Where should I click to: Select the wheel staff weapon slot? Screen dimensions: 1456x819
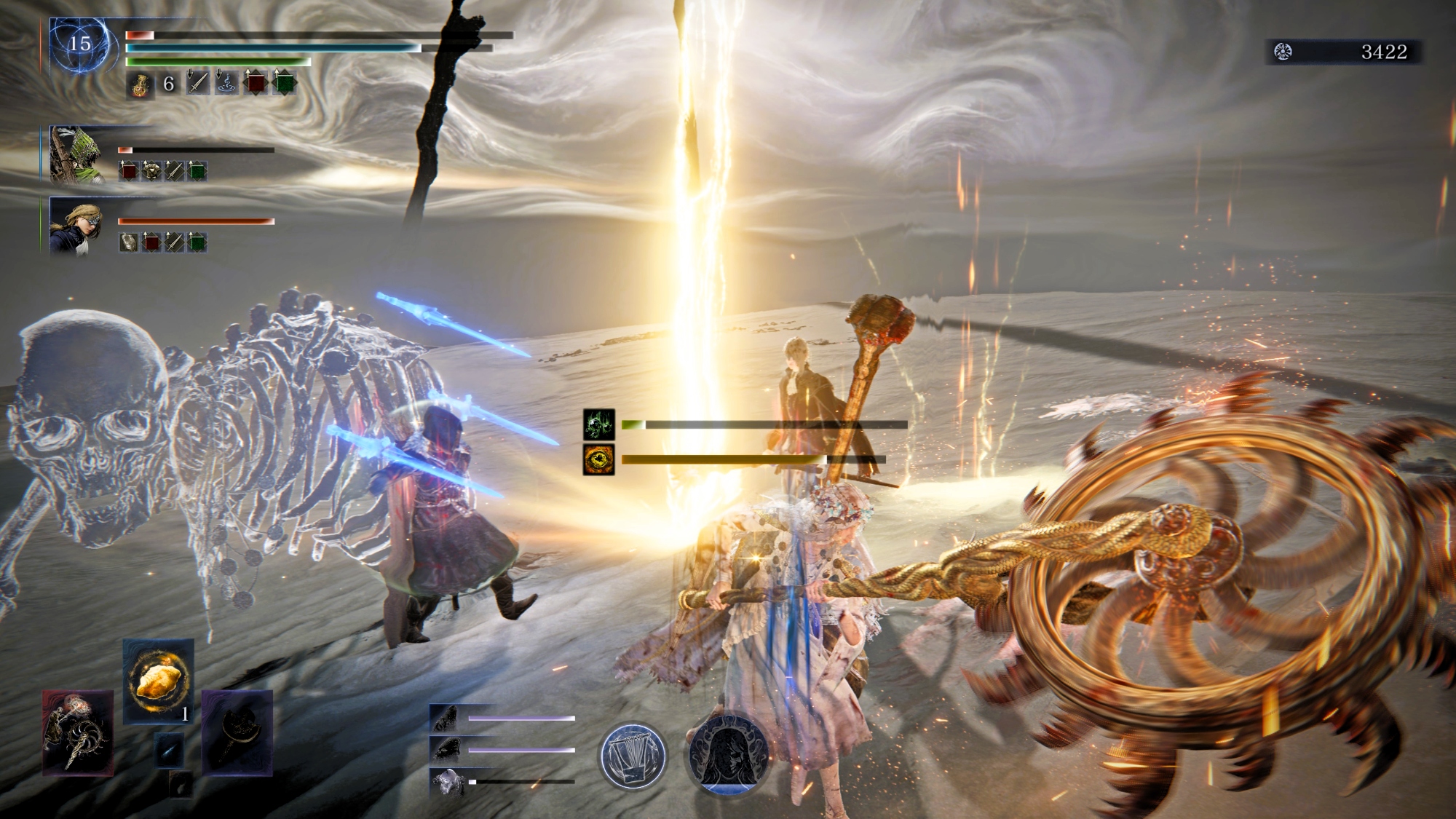pos(78,732)
